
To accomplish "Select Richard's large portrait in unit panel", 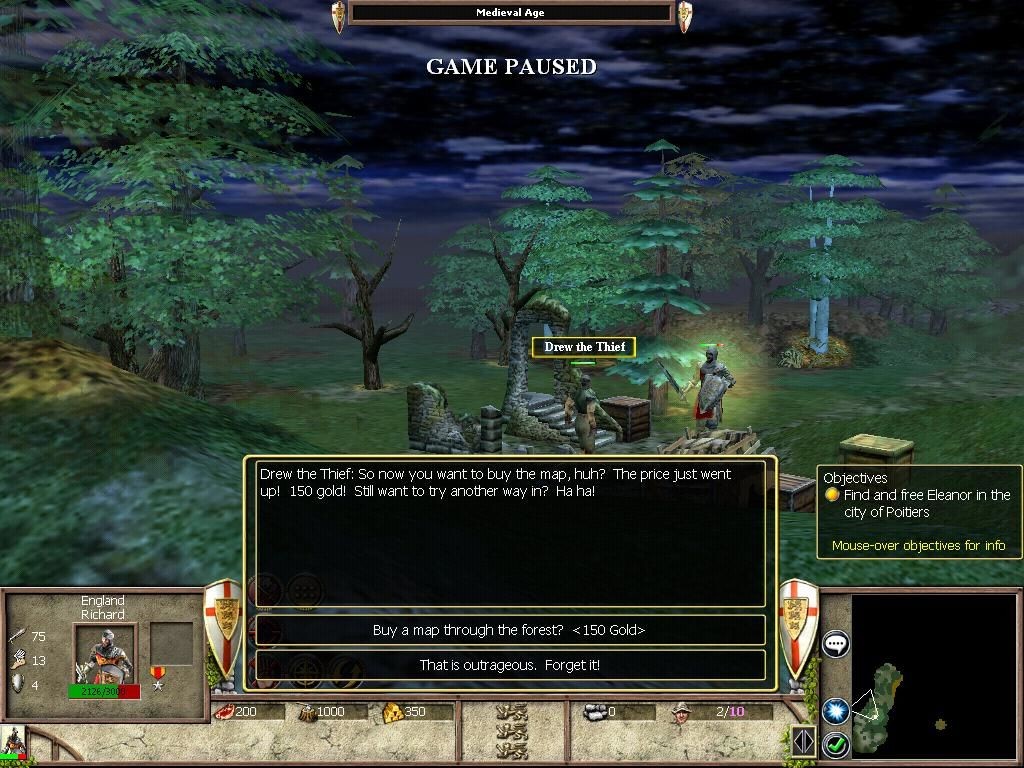I will coord(104,655).
